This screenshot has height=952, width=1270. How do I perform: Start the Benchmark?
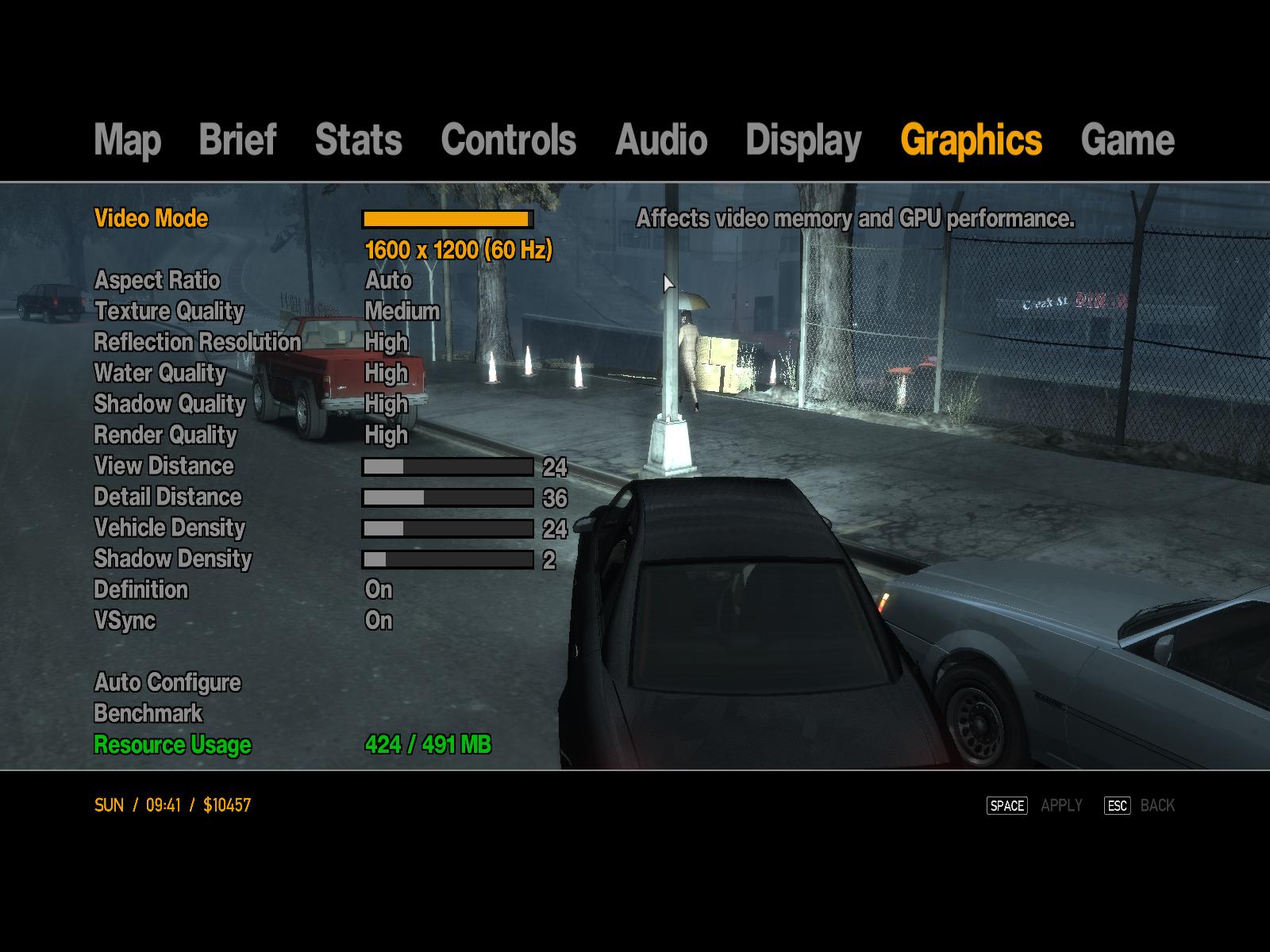coord(148,713)
